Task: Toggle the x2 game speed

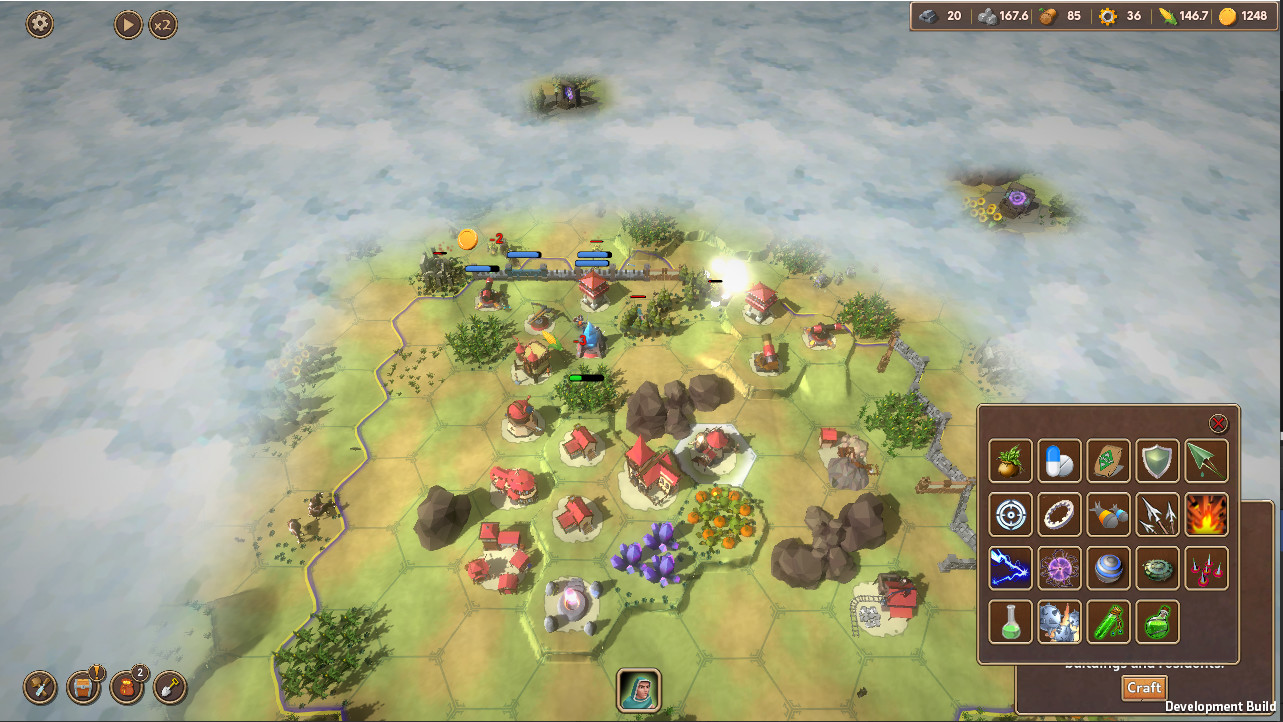Action: point(163,24)
